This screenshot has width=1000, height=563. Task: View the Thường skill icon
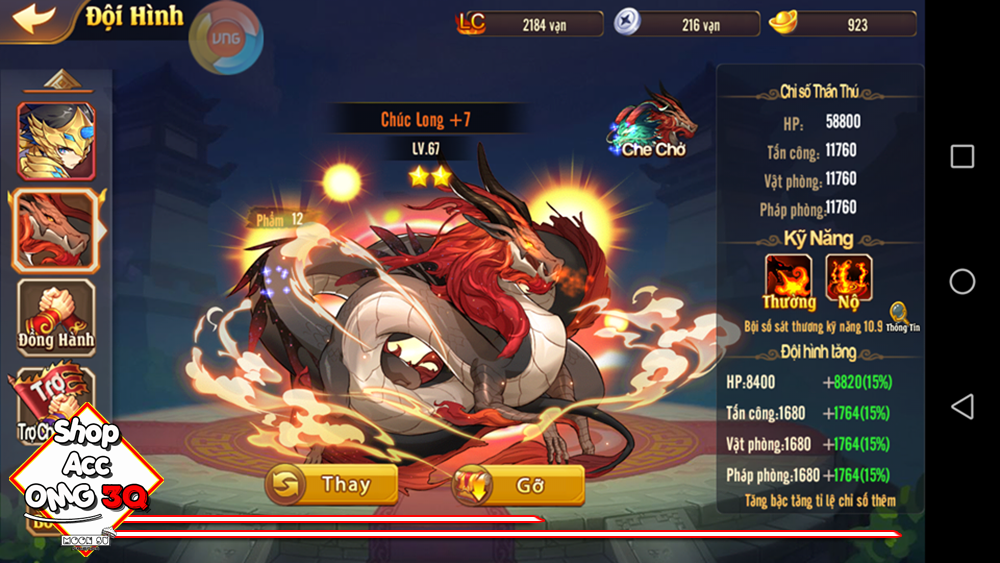789,279
